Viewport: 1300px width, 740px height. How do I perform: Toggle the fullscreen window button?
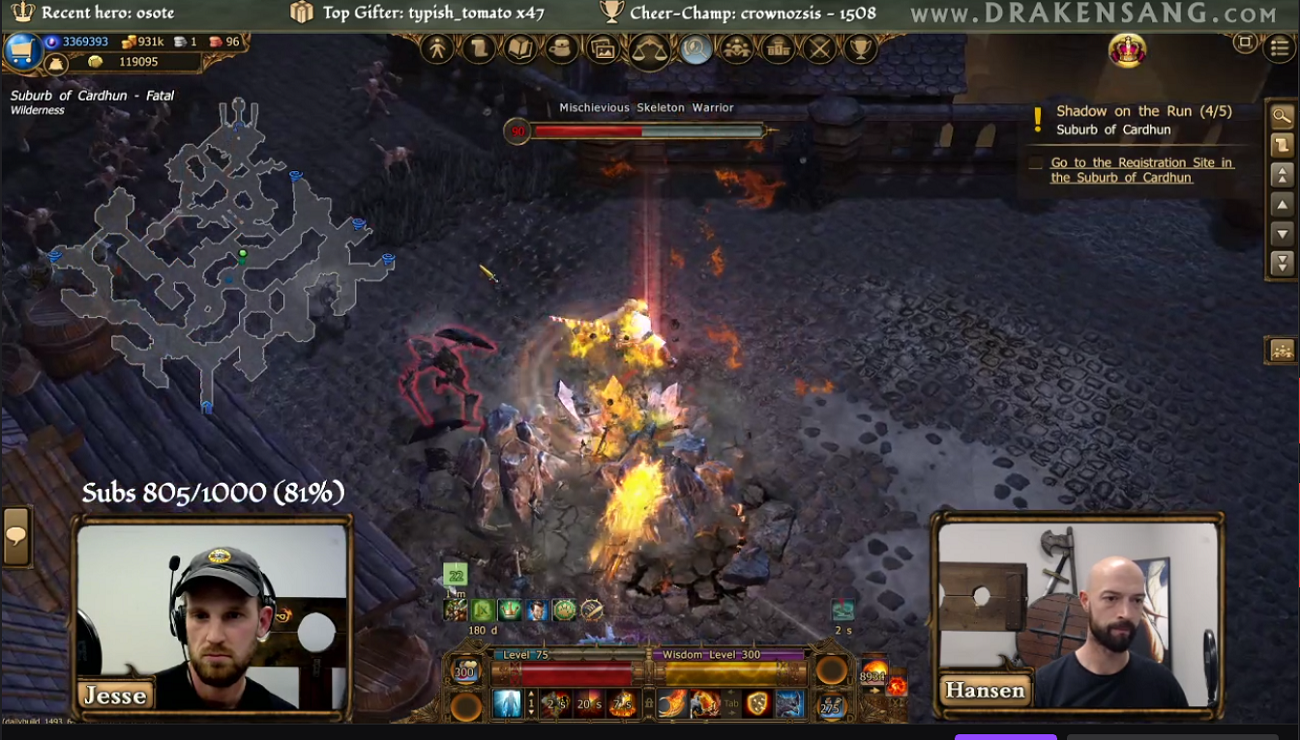click(1245, 43)
